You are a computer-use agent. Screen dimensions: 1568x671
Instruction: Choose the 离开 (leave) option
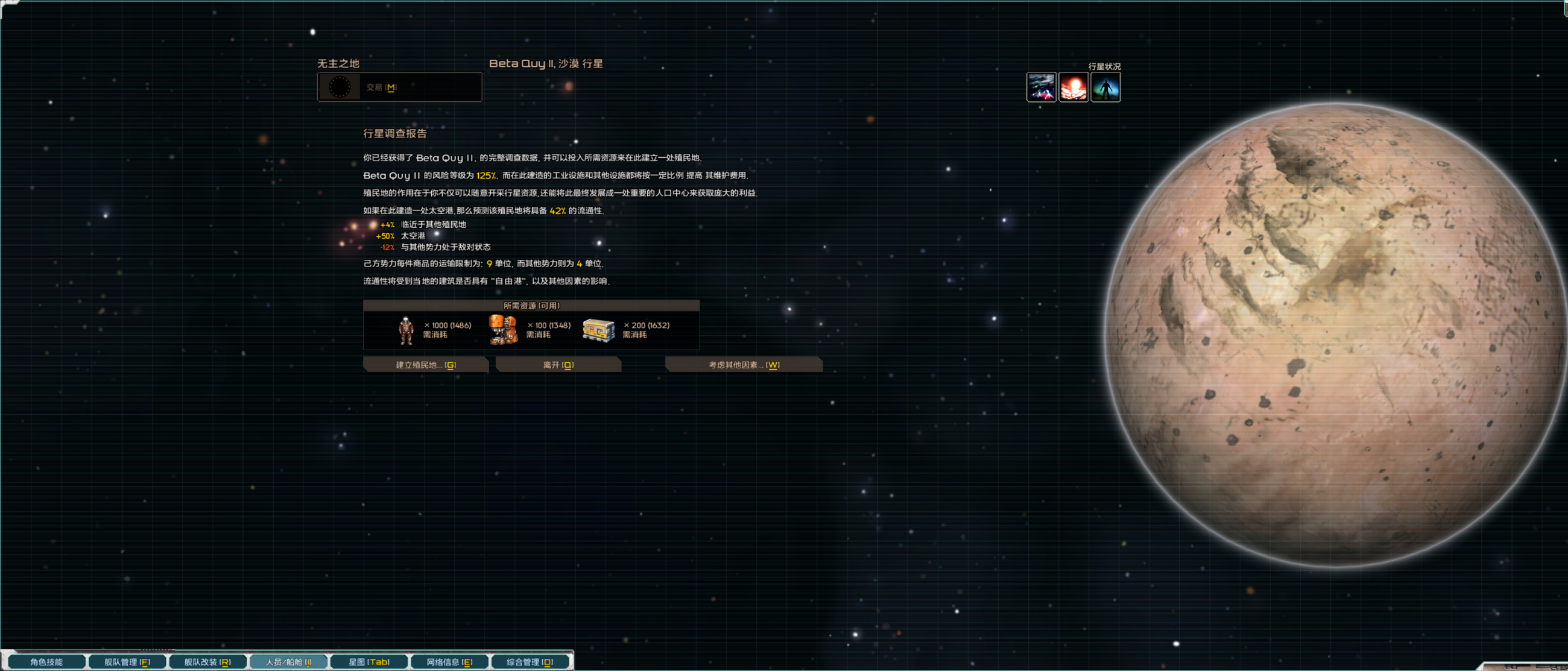click(558, 364)
